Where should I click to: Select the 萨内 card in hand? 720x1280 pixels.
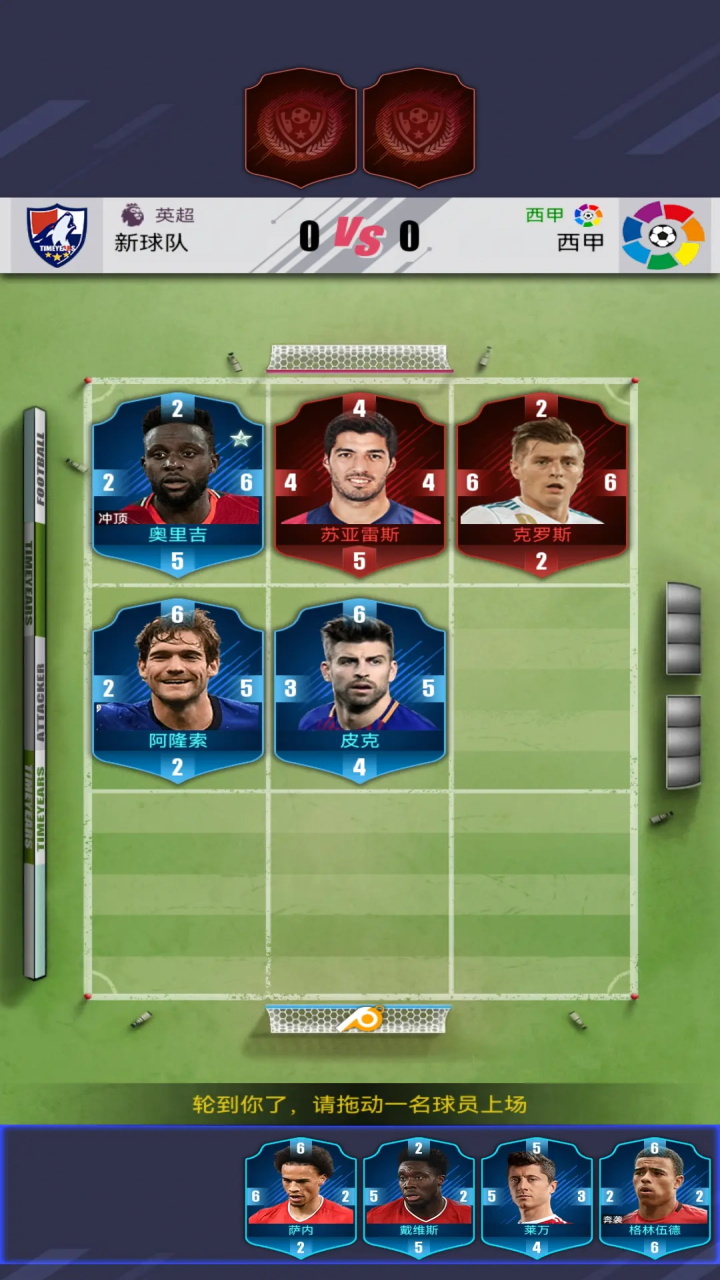click(301, 1198)
